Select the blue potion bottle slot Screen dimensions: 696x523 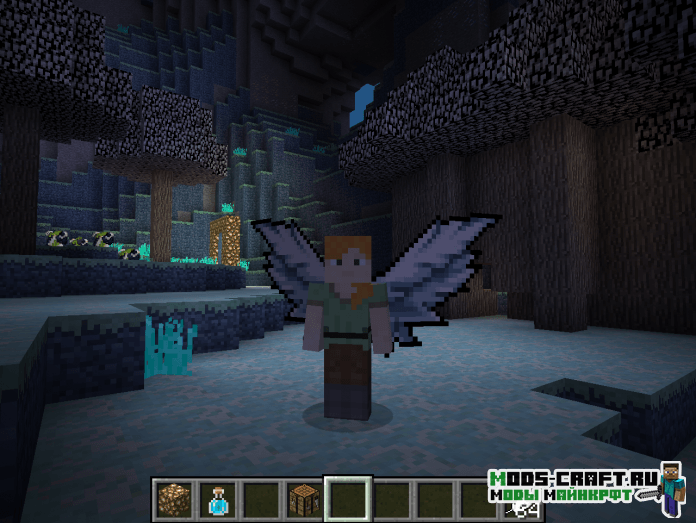215,498
